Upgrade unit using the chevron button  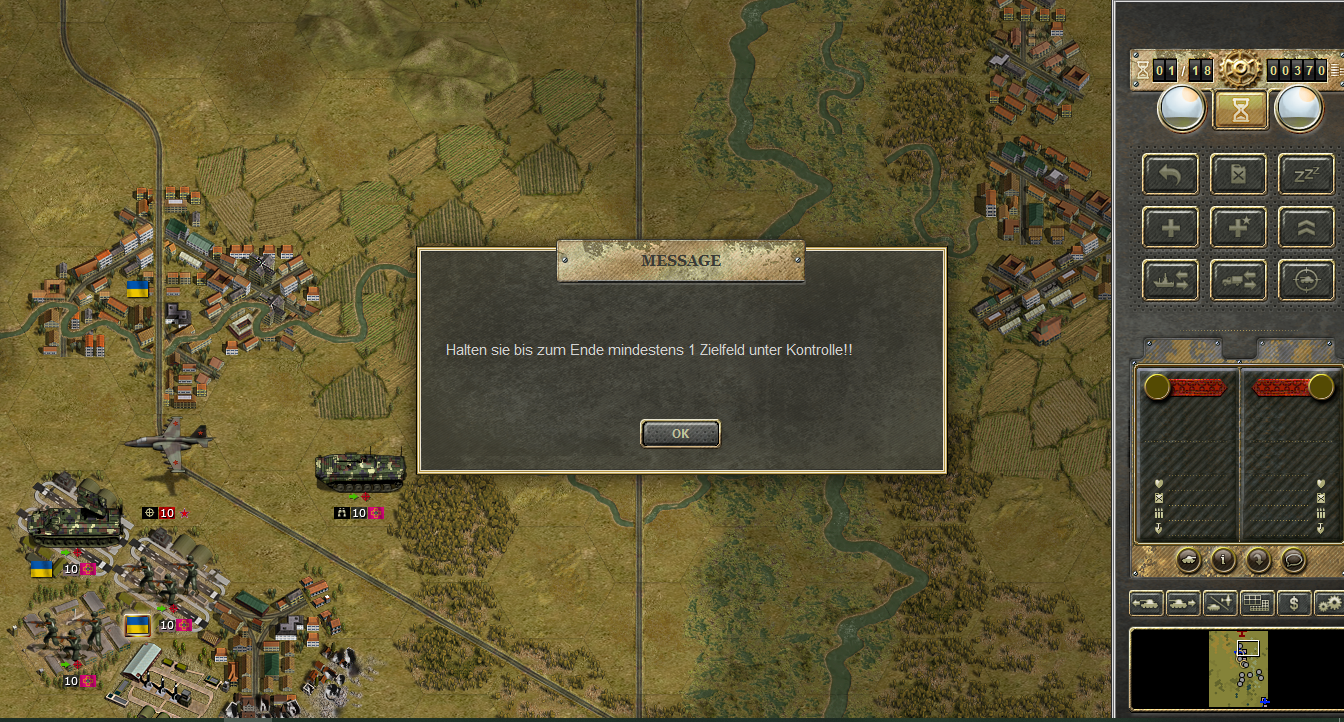click(x=1305, y=227)
